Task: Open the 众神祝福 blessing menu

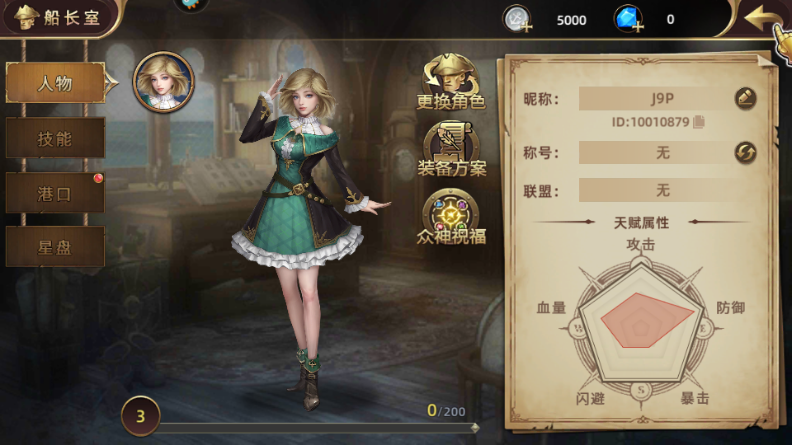Action: [x=451, y=218]
